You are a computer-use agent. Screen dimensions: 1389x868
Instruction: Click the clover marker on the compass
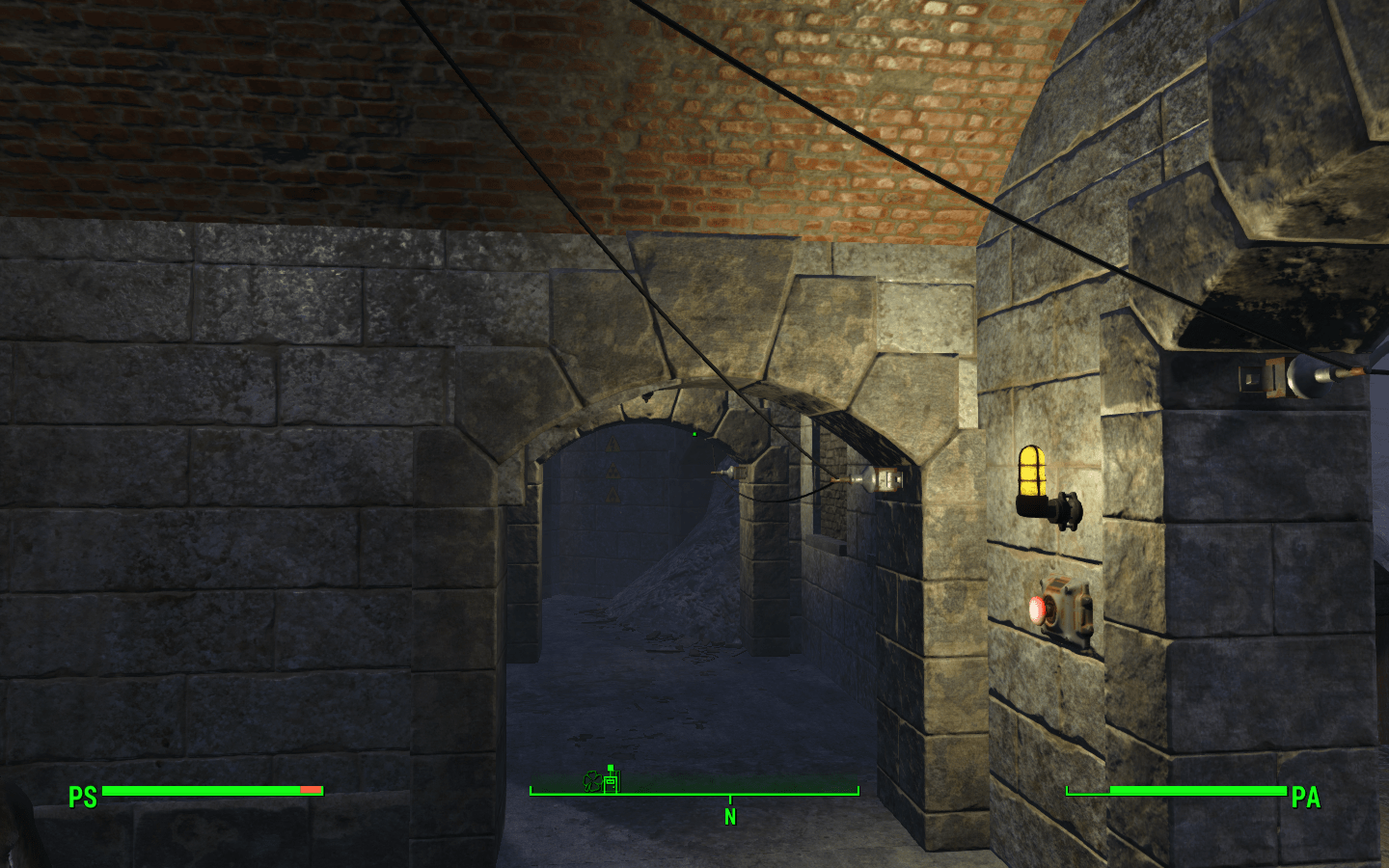[x=591, y=782]
